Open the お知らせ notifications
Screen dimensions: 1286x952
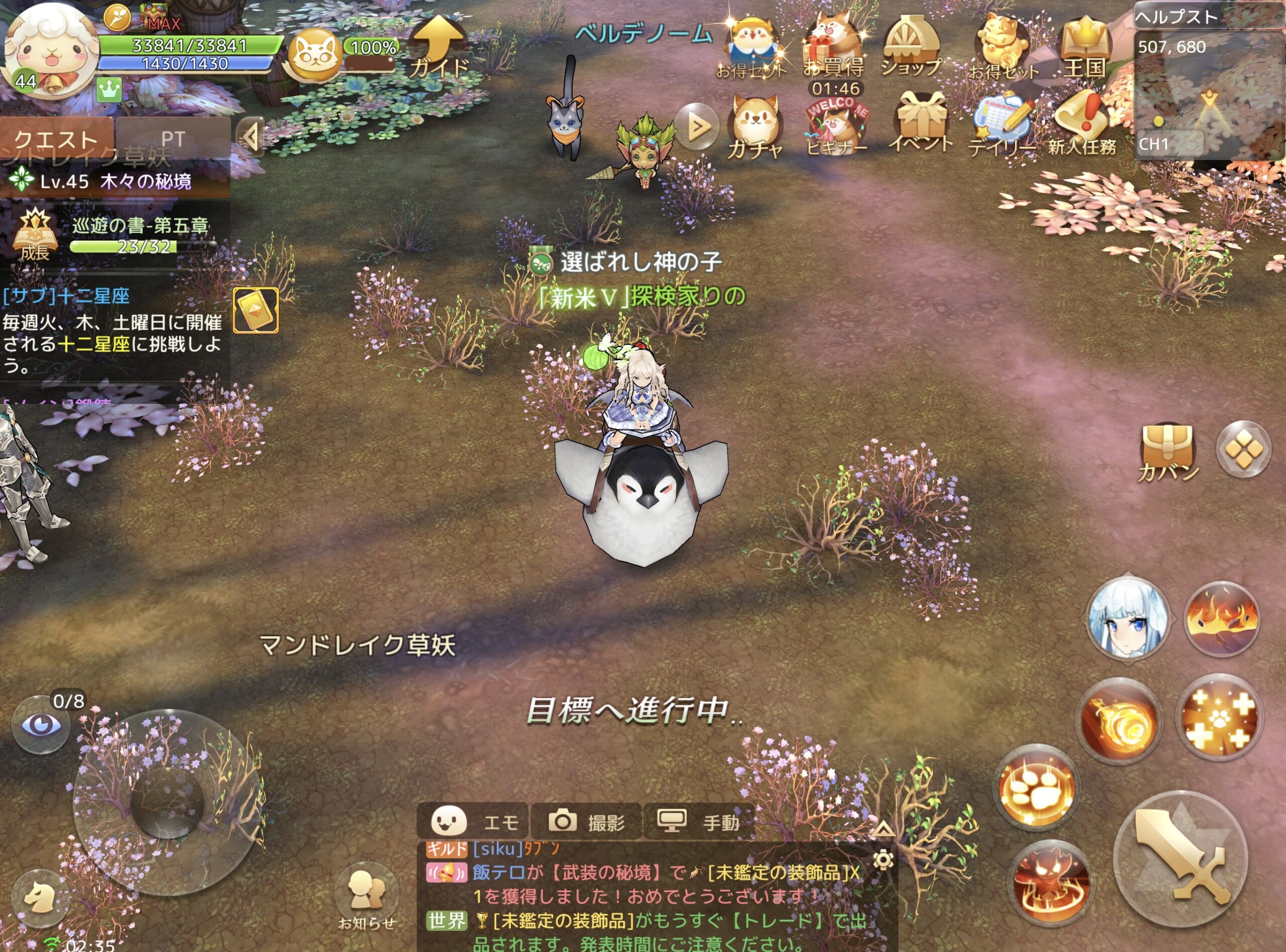(x=367, y=896)
